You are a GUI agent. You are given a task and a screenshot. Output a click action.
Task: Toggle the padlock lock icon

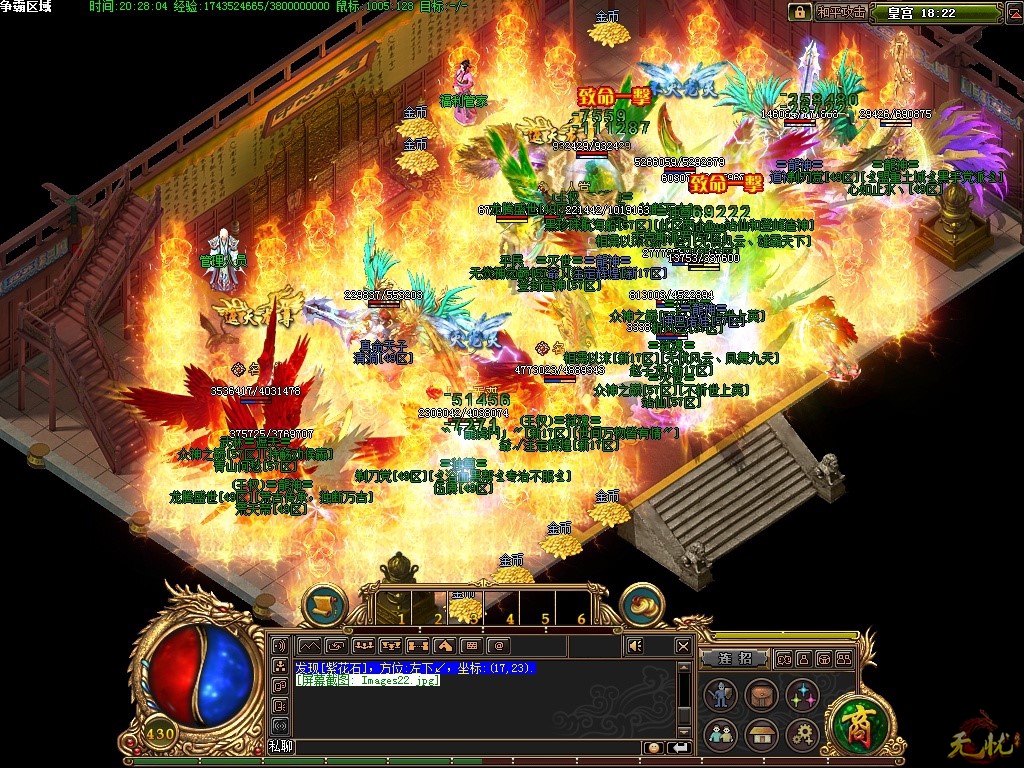[x=799, y=13]
